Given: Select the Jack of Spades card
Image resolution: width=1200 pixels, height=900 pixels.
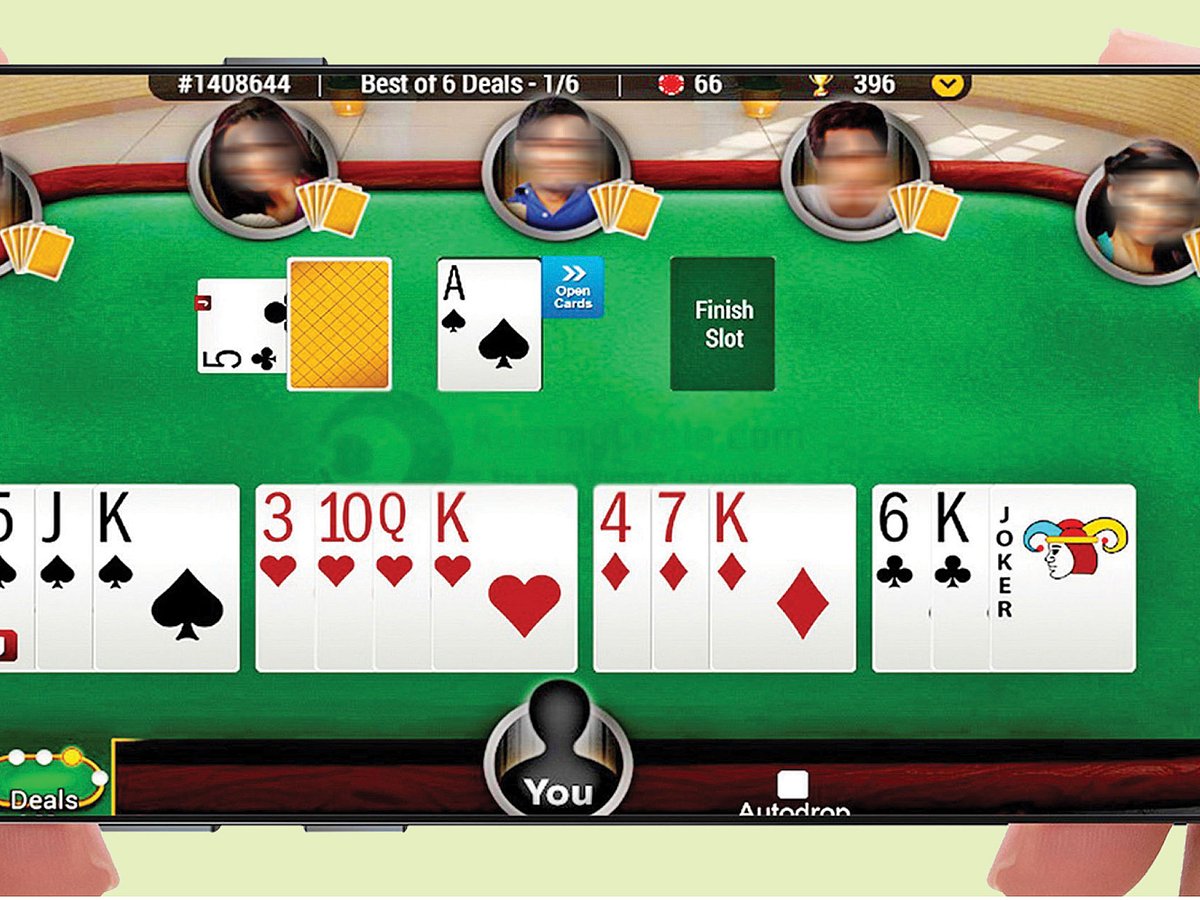Looking at the screenshot, I should [x=64, y=577].
